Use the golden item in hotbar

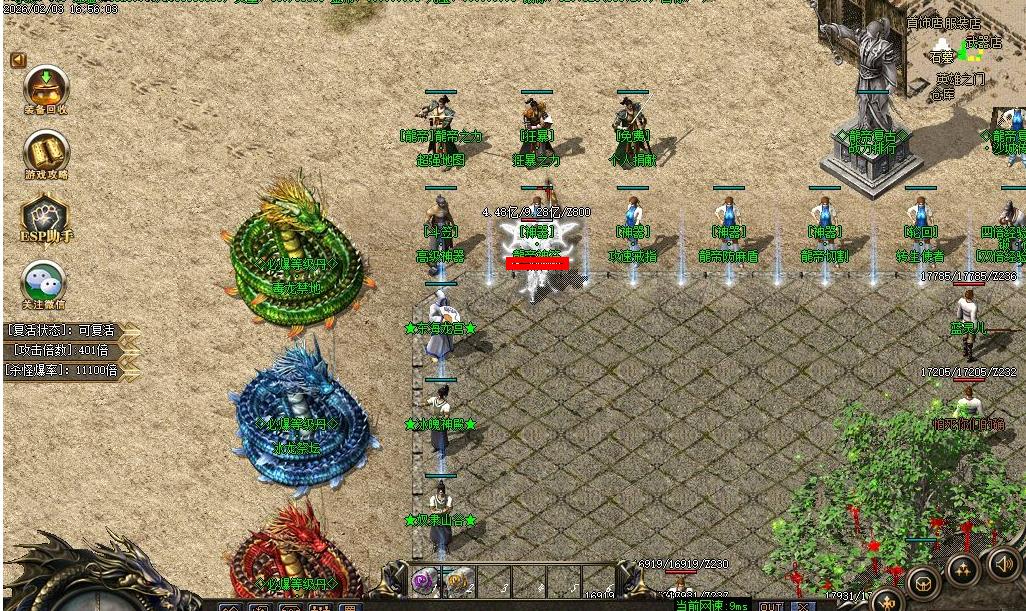457,581
